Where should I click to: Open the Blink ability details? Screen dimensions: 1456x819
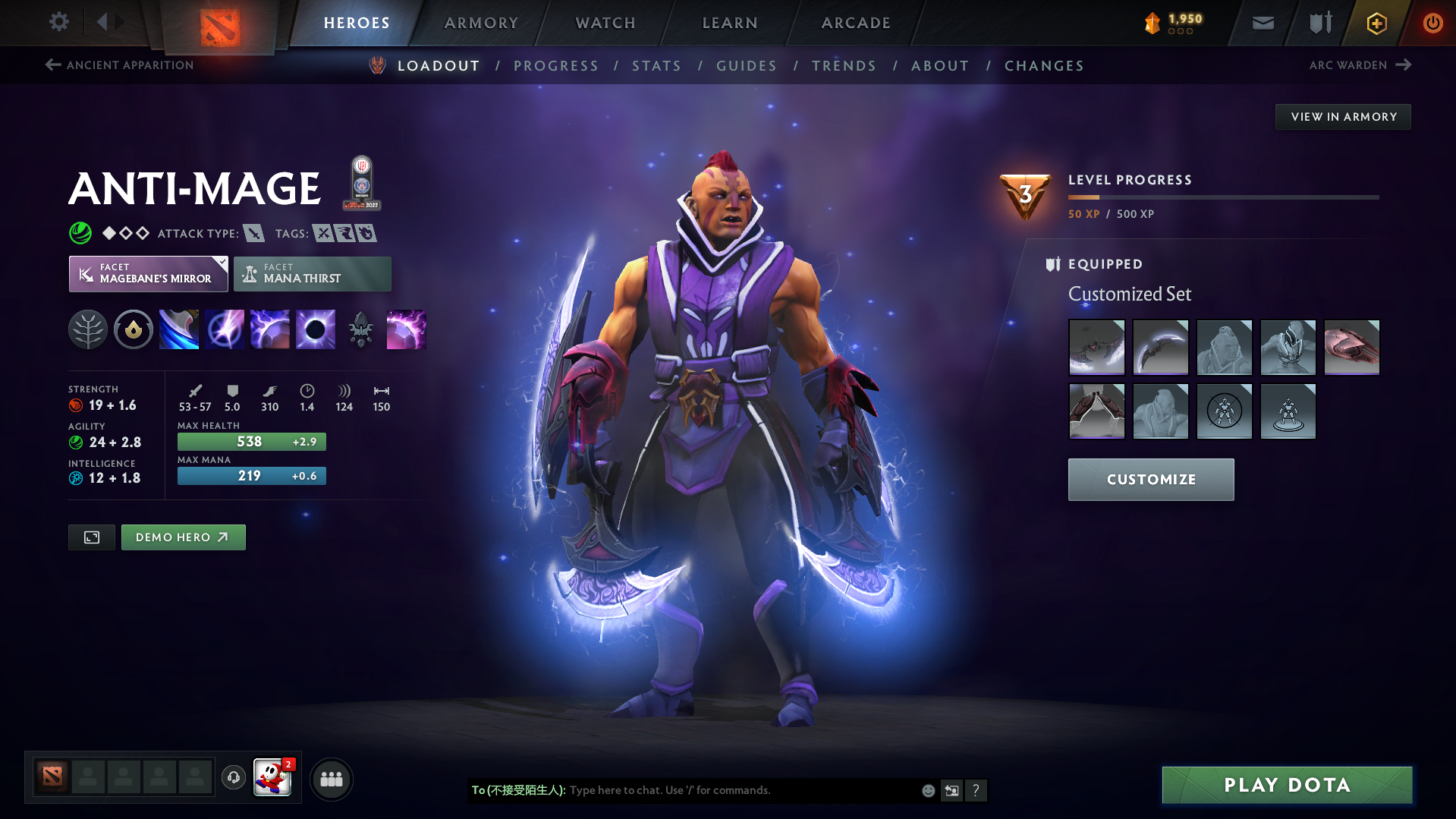point(224,329)
